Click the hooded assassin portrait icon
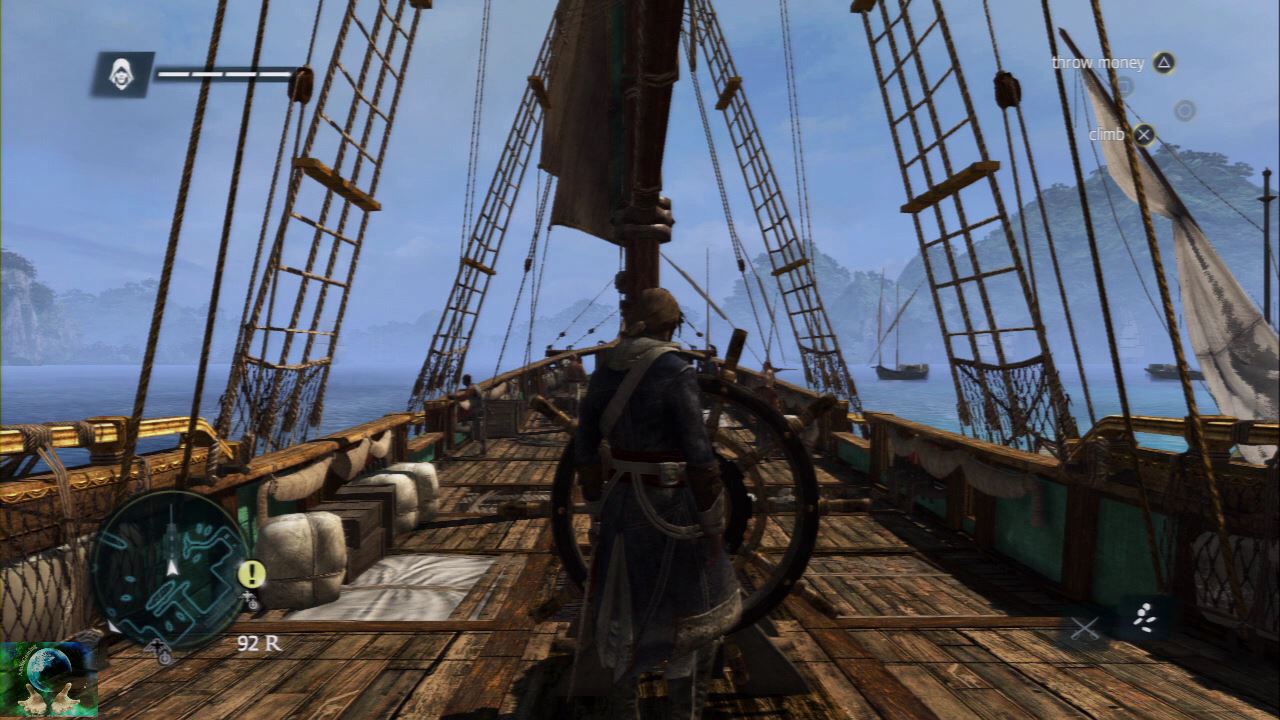This screenshot has height=720, width=1280. click(x=122, y=74)
